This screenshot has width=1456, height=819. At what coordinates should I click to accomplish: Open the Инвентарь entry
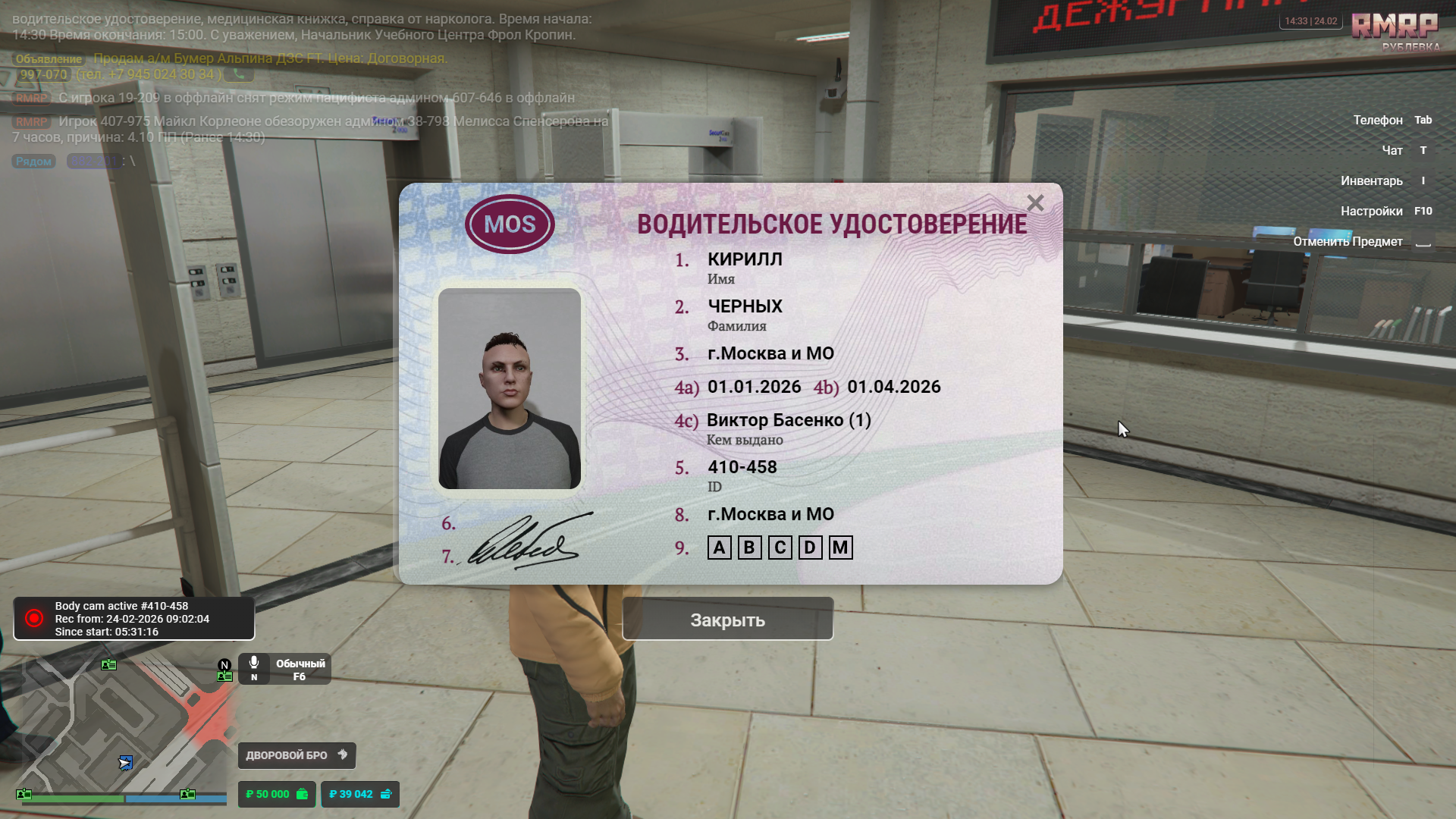coord(1371,180)
